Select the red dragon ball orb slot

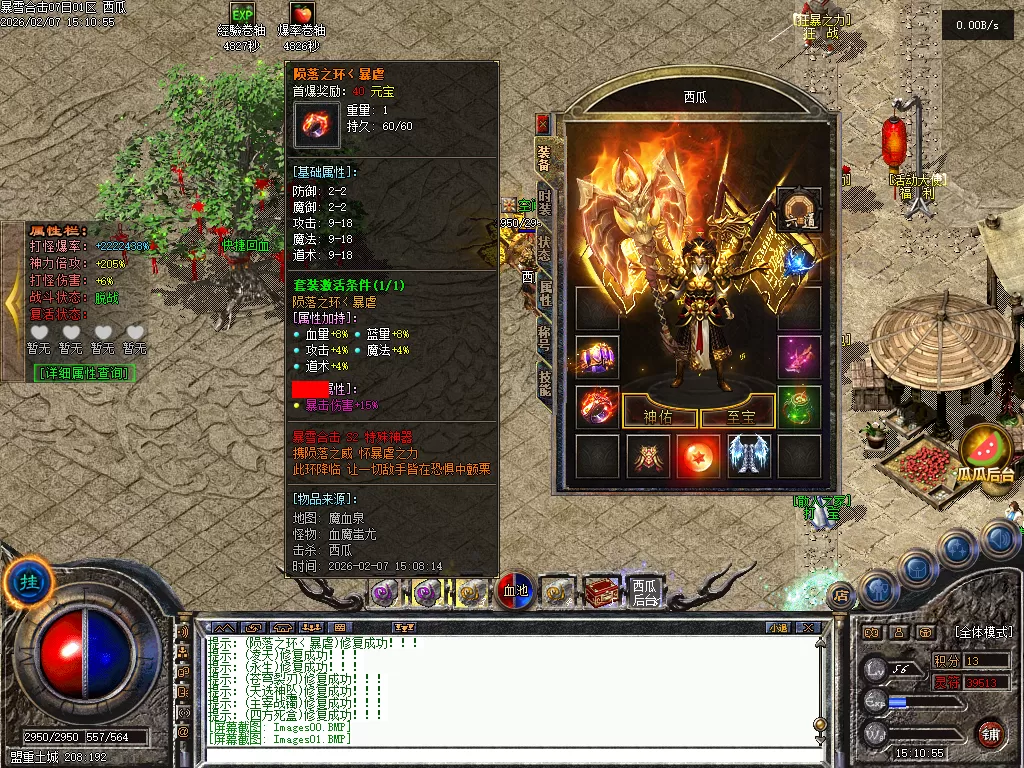point(698,456)
